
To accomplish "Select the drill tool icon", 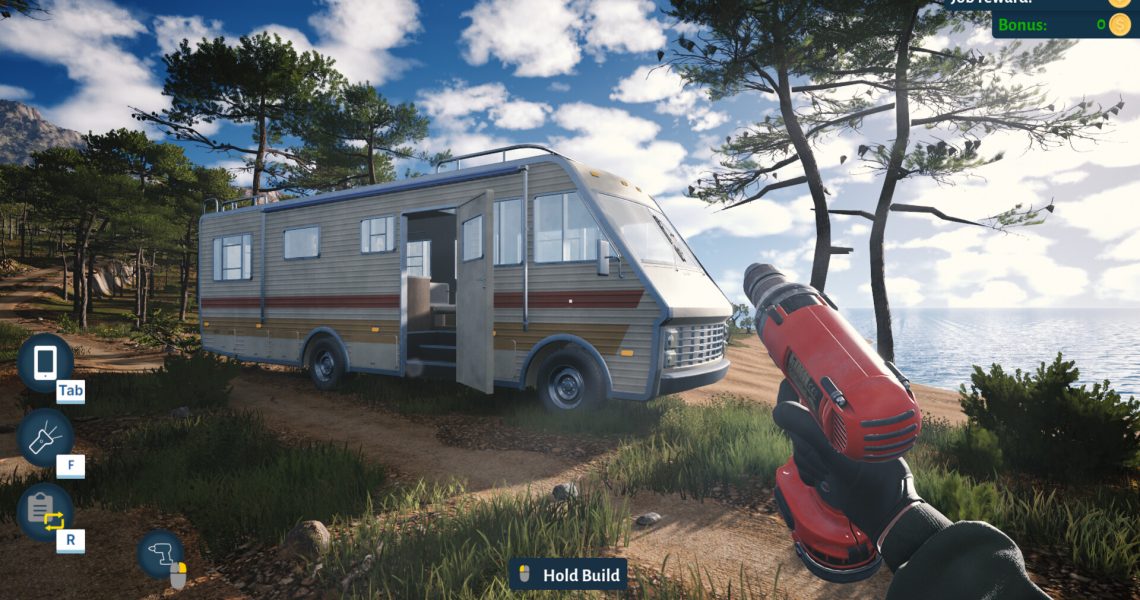I will coord(160,553).
